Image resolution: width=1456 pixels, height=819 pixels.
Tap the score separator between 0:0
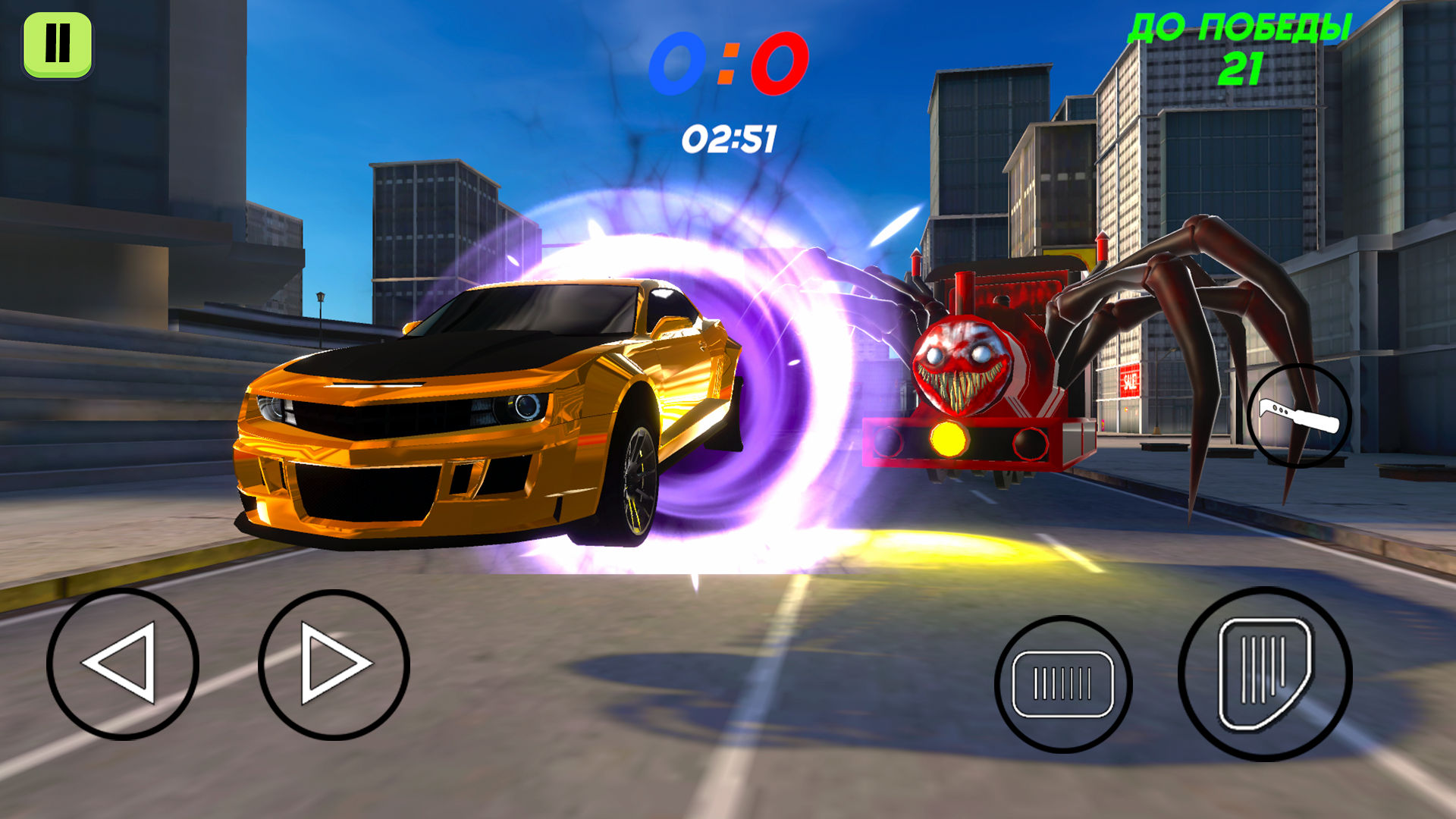point(730,62)
